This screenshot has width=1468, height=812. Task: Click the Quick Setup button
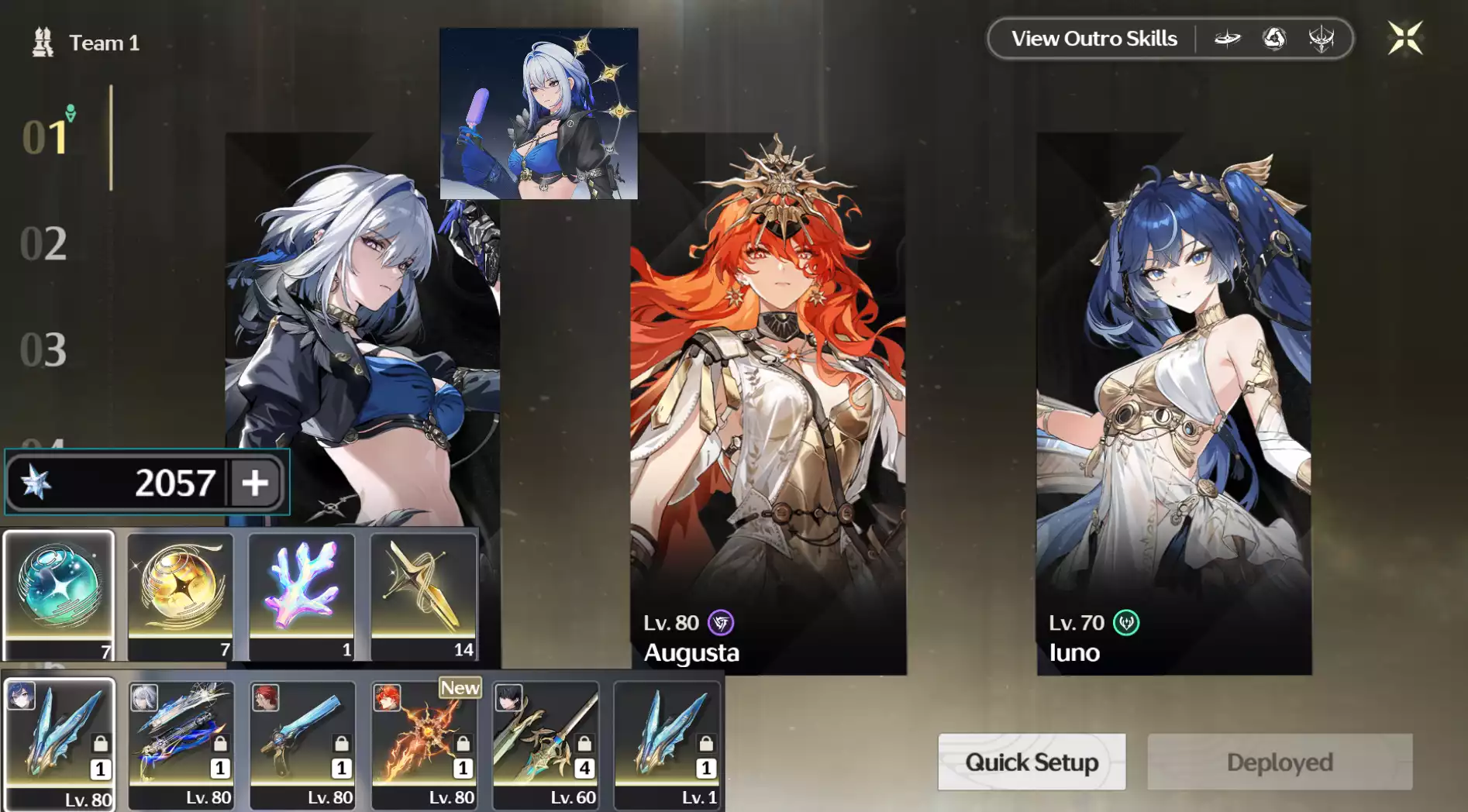[x=1031, y=762]
